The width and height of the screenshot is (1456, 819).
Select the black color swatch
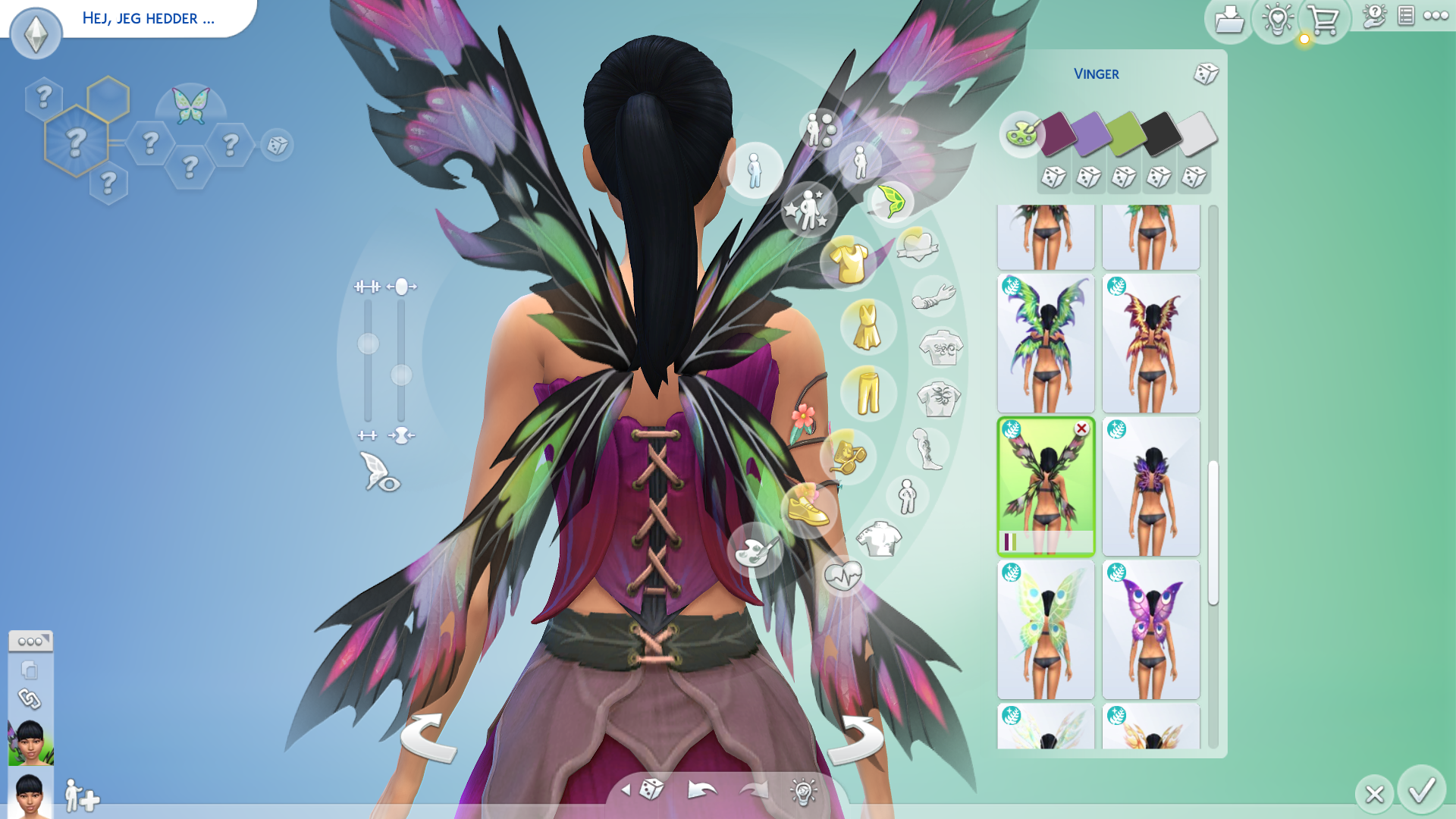point(1160,133)
